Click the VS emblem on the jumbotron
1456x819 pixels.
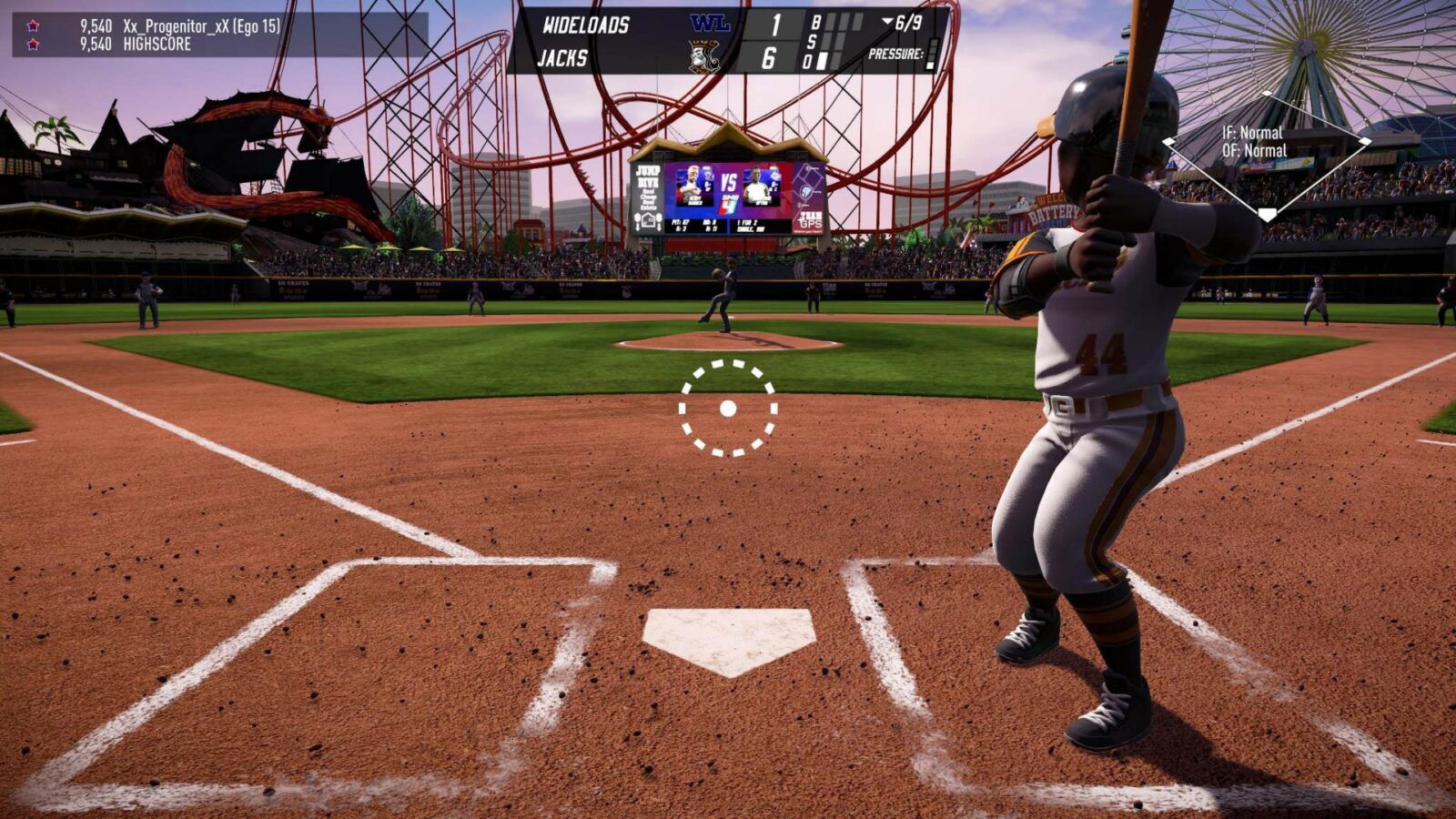point(730,180)
